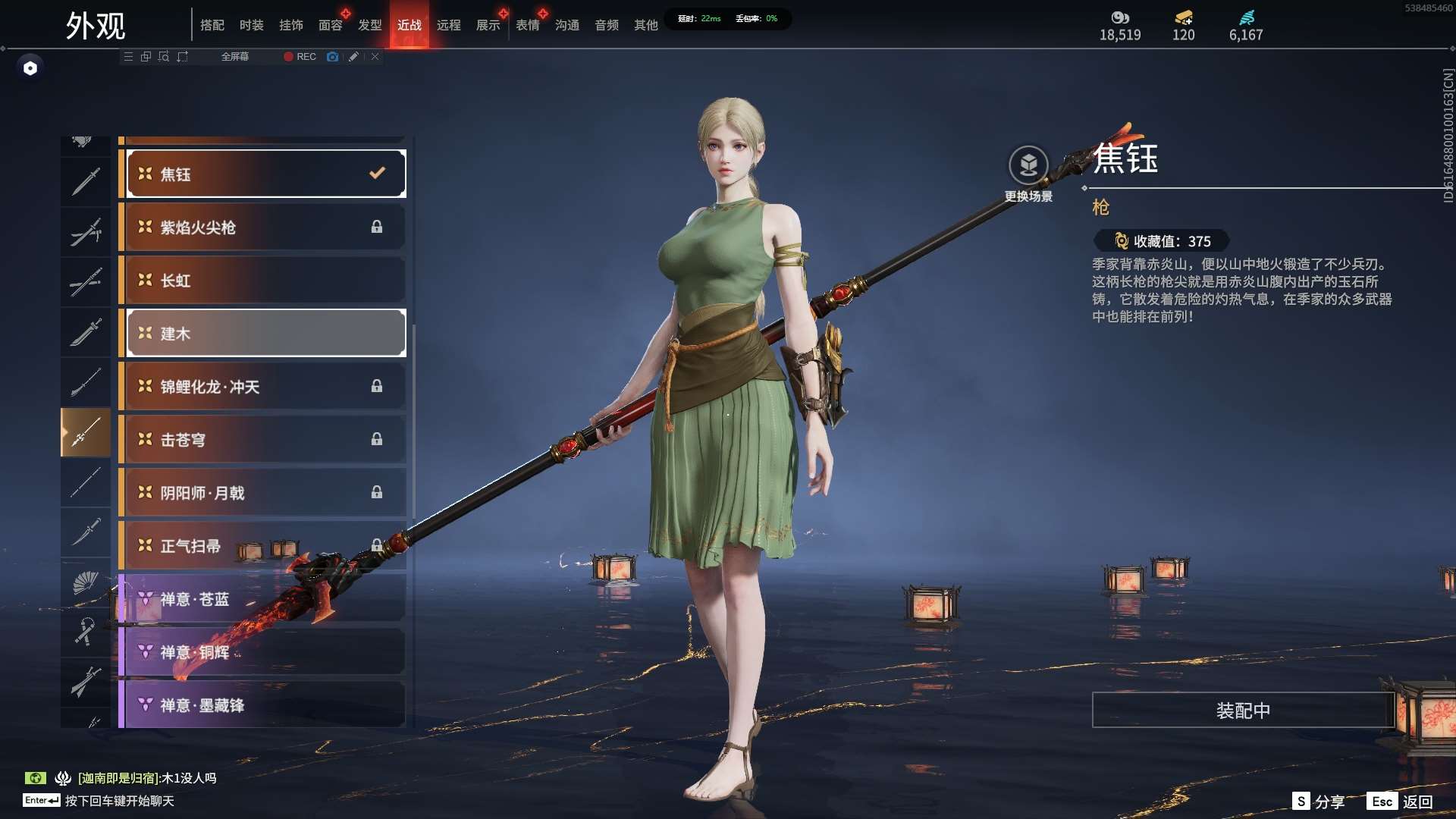
Task: Switch to the 时装 tab
Action: point(251,25)
